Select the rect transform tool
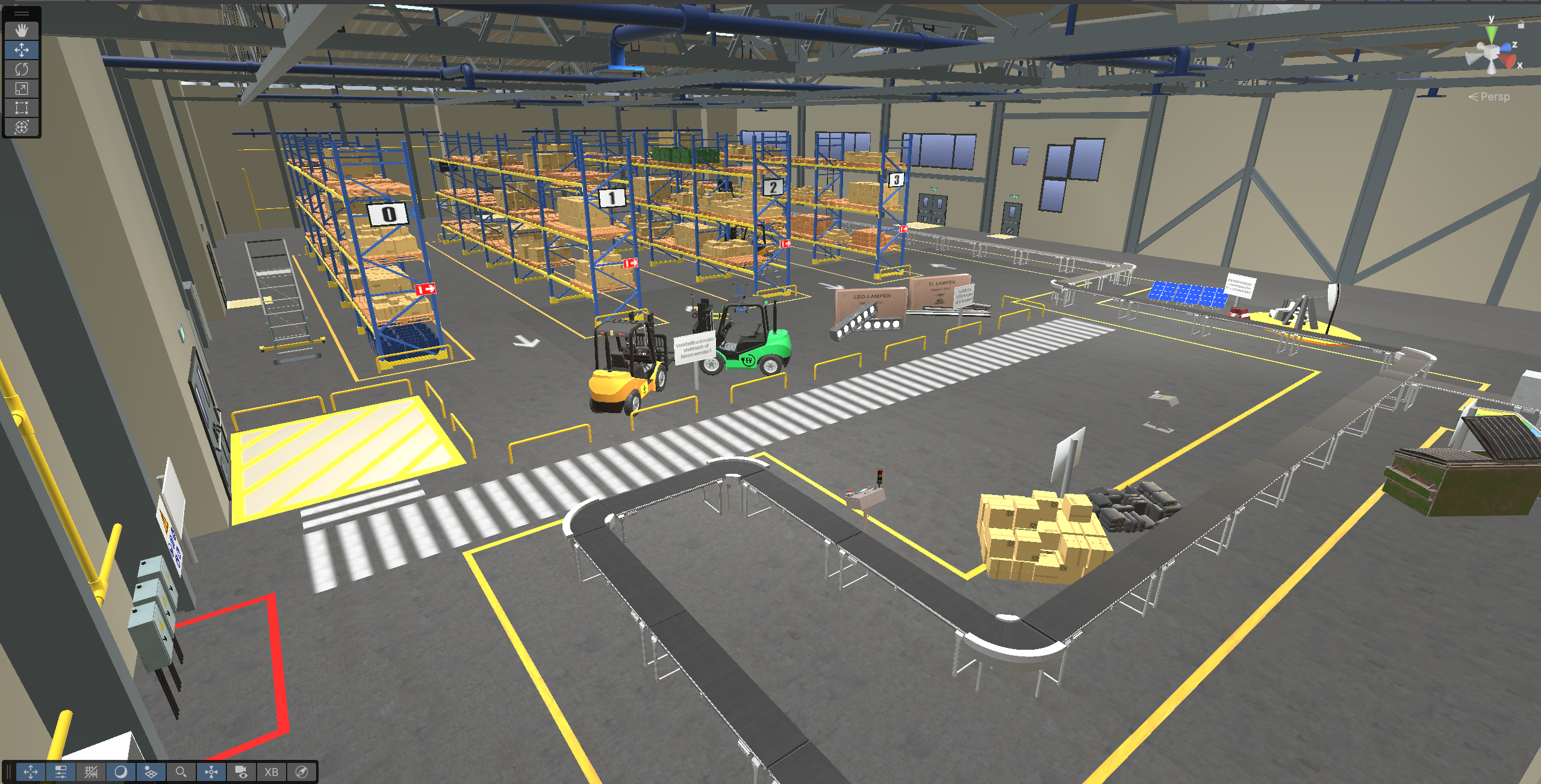The width and height of the screenshot is (1541, 784). tap(22, 108)
